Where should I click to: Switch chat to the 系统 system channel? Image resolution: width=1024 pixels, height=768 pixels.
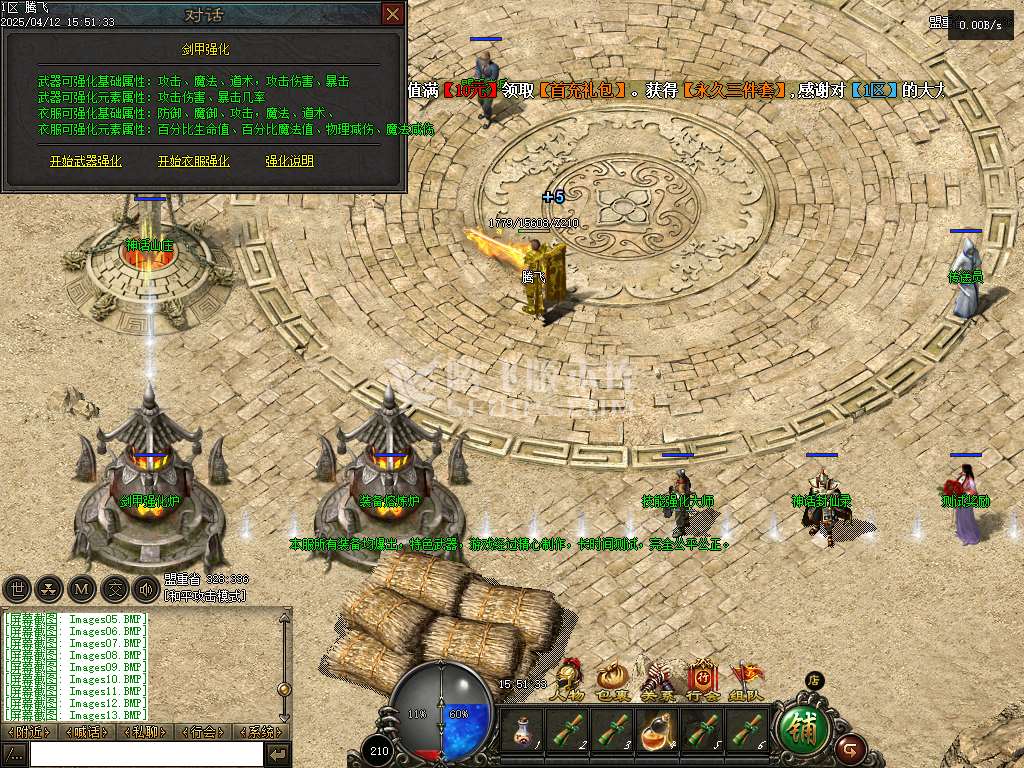(260, 732)
